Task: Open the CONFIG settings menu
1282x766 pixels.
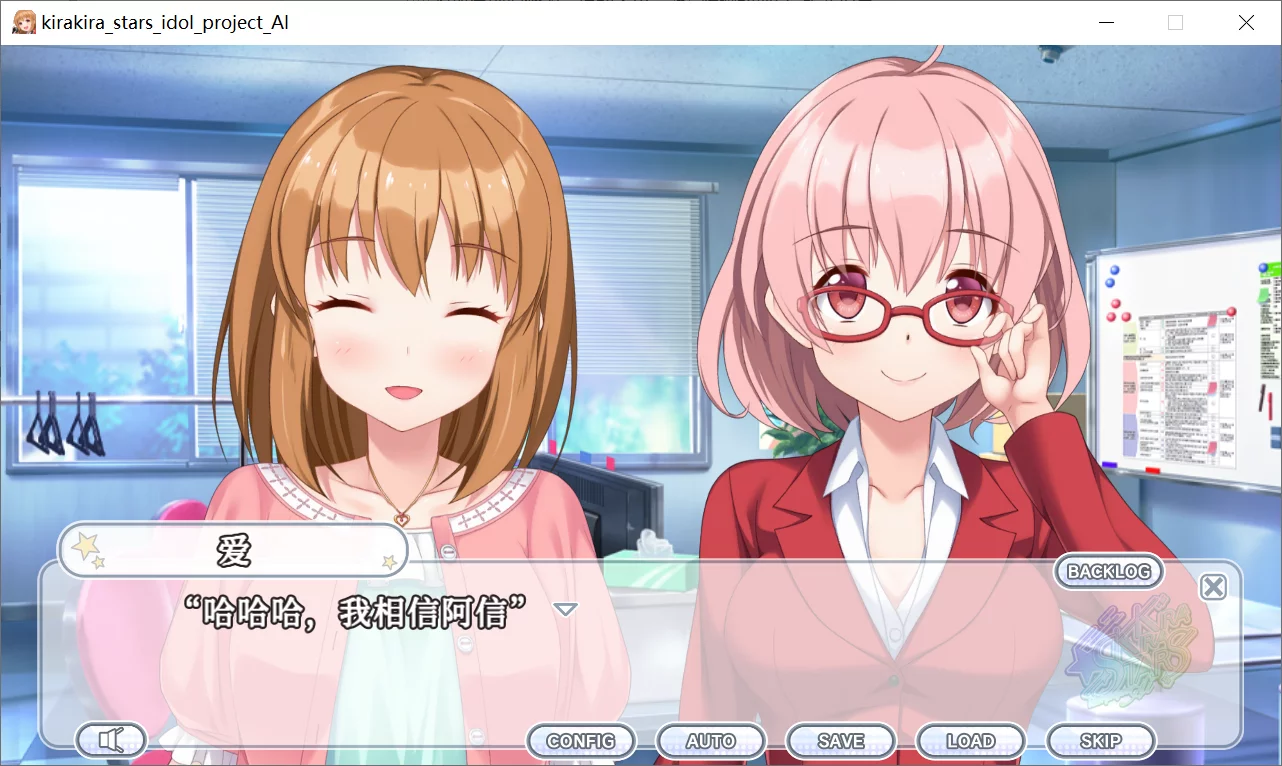Action: (580, 740)
